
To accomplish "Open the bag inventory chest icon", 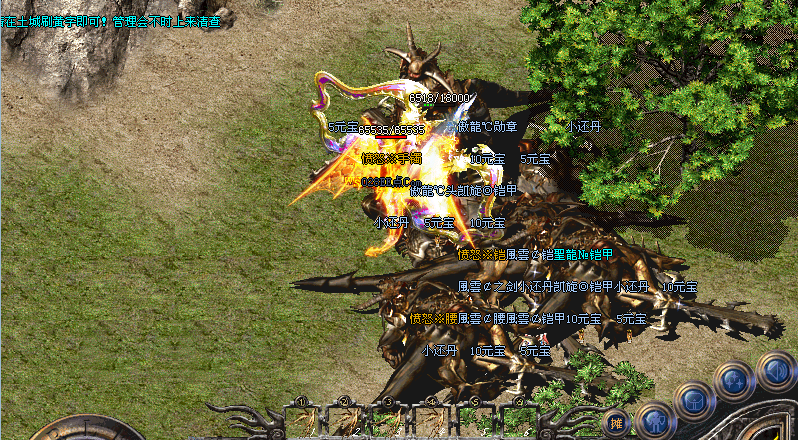I will (x=692, y=399).
